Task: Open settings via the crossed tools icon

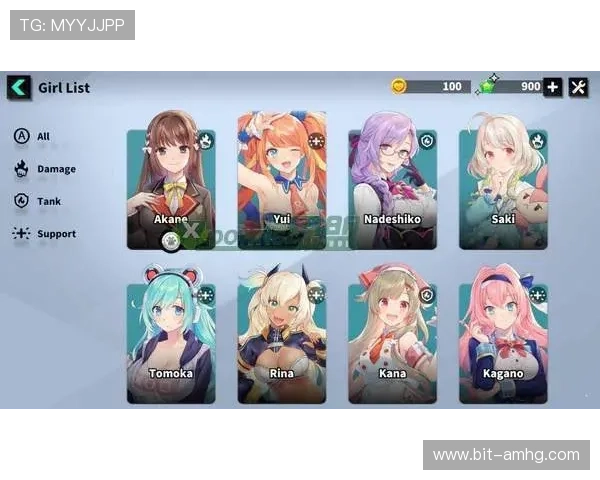Action: (579, 87)
